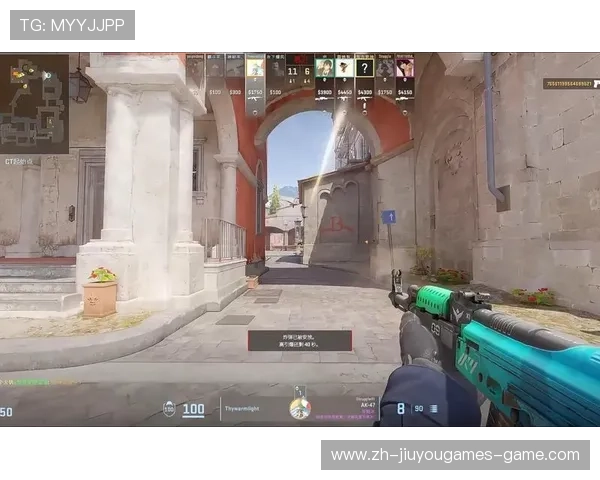This screenshot has height=480, width=600.
Task: Select the spectated player's round avatar
Action: point(299,407)
